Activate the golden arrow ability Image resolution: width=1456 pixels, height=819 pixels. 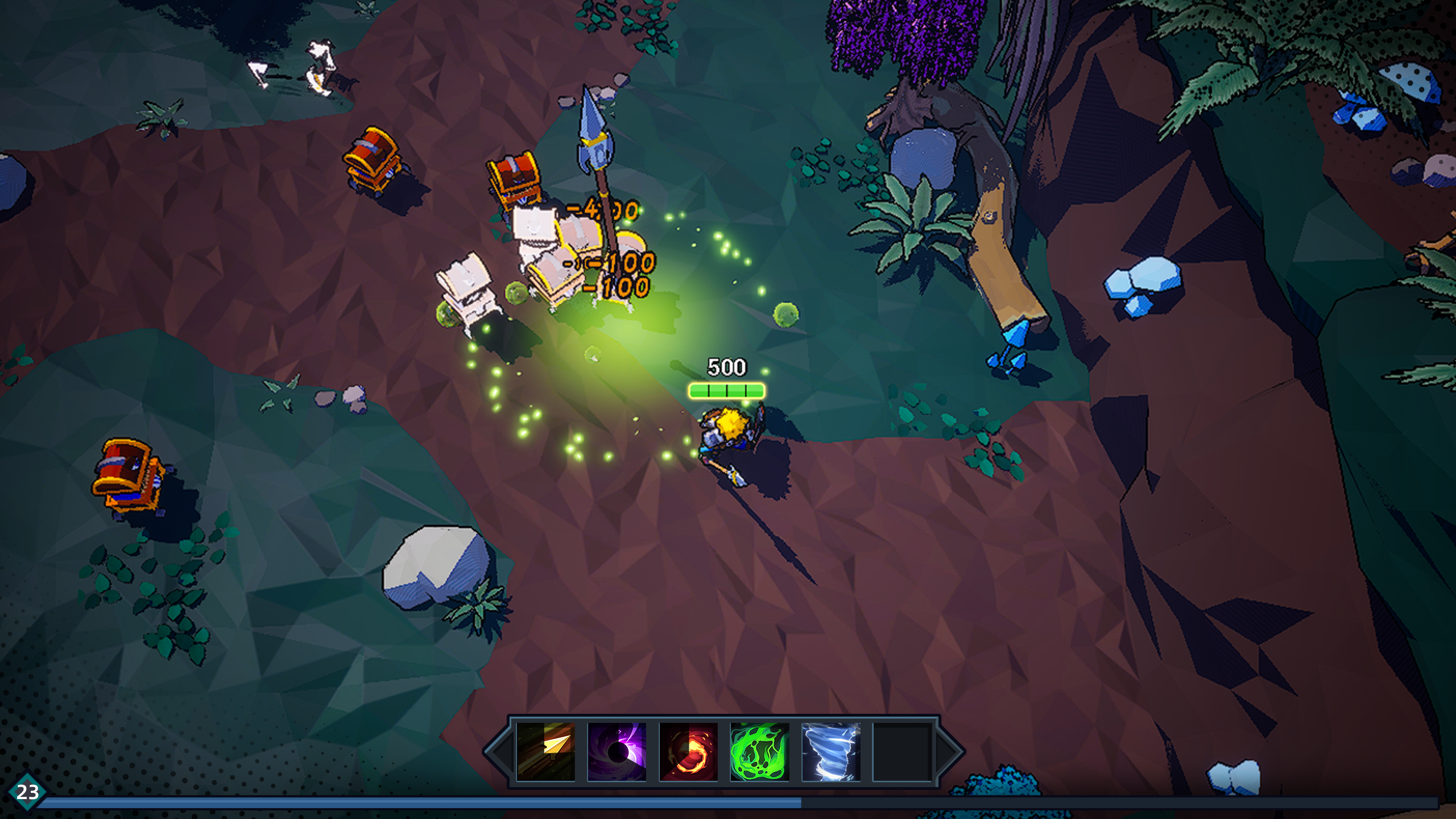545,751
